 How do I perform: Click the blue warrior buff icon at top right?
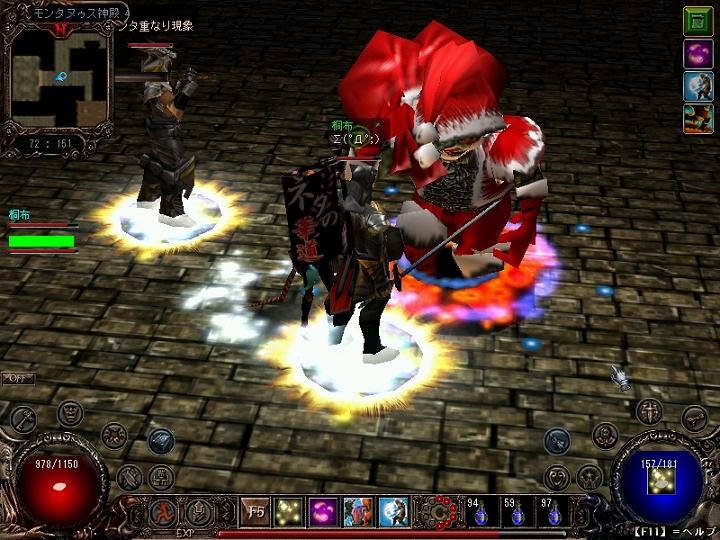(x=698, y=87)
